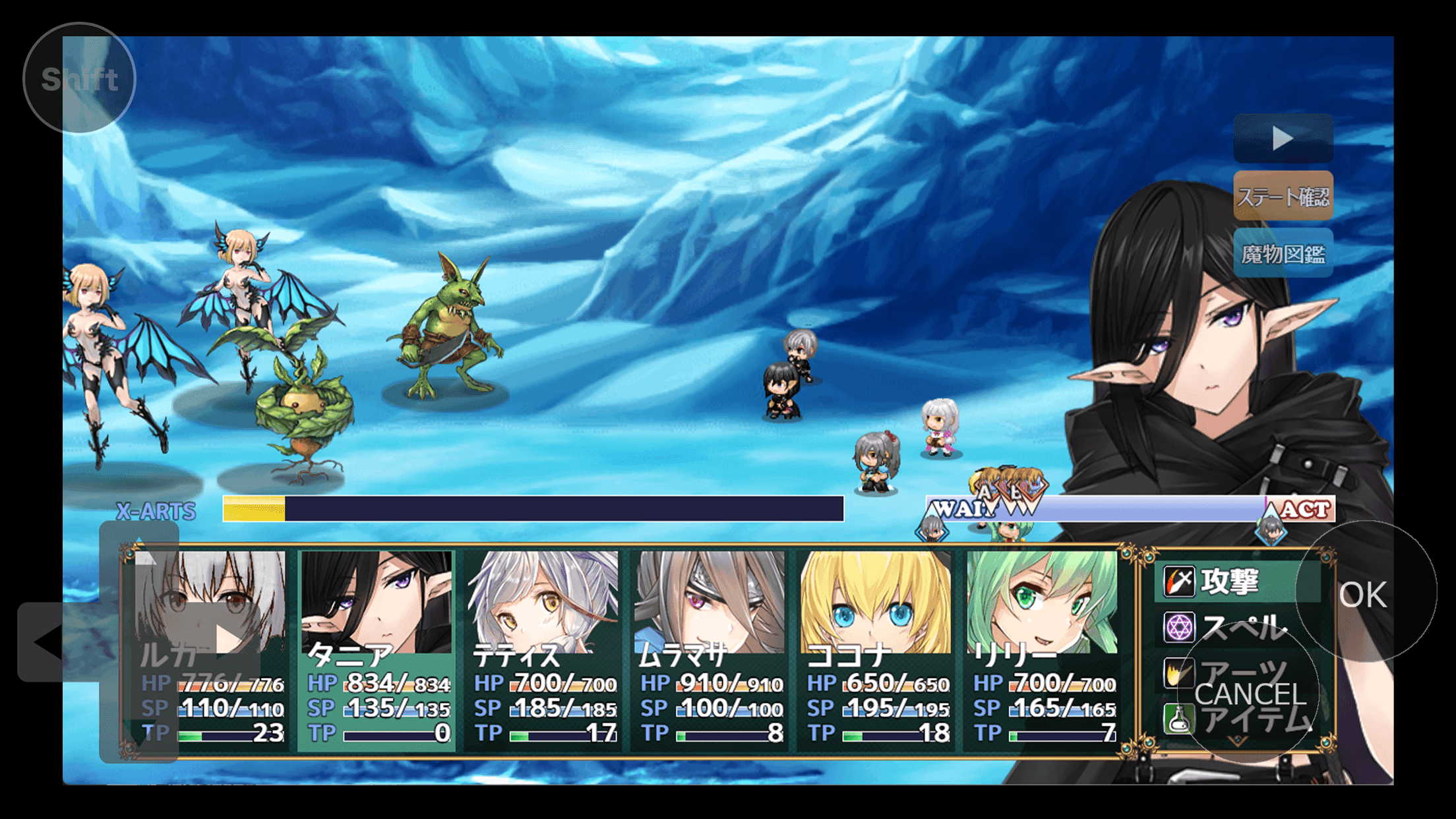Select テティス's party portrait panel
The height and width of the screenshot is (819, 1456).
(543, 650)
